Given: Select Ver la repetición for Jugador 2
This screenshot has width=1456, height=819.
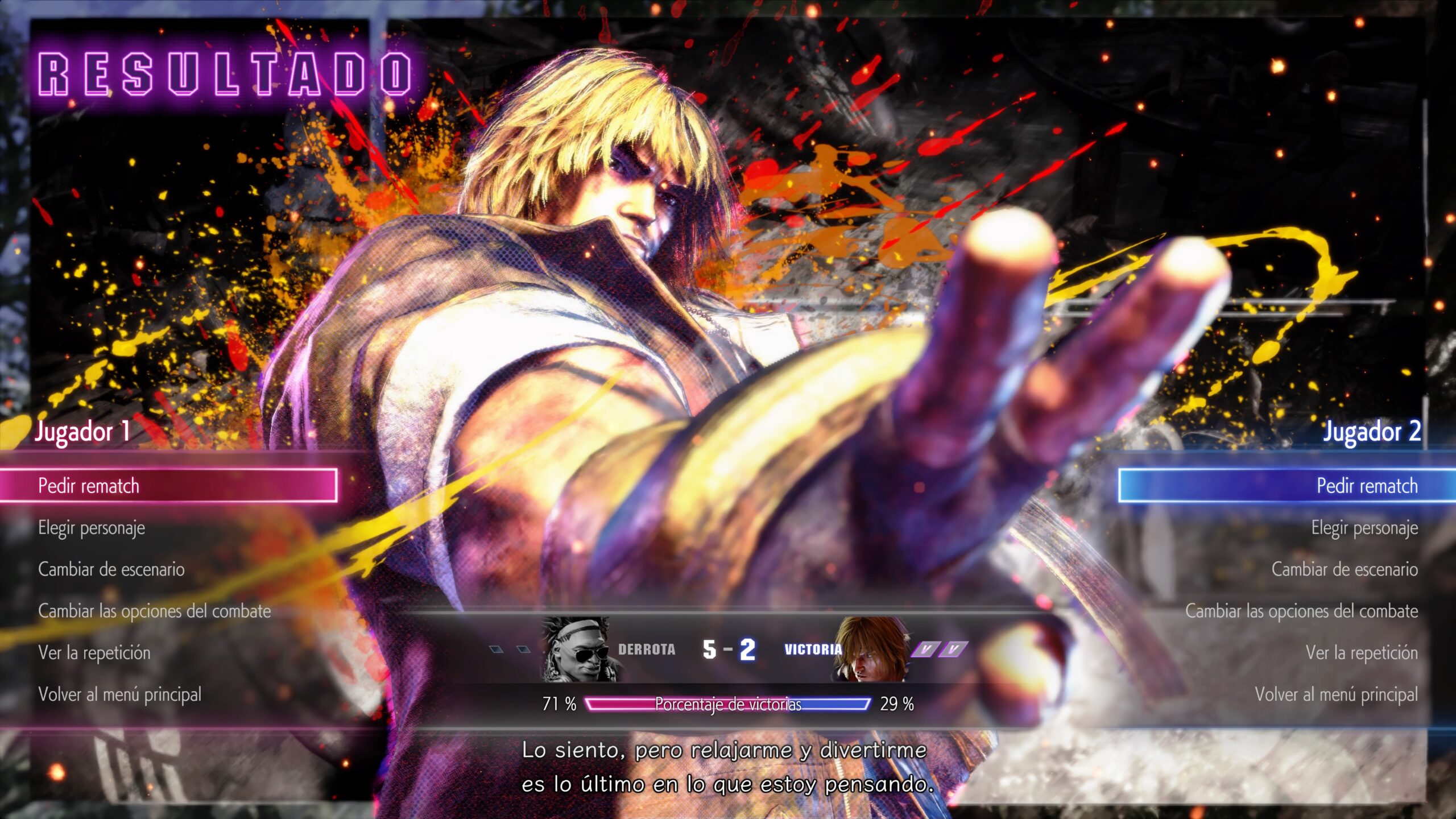Looking at the screenshot, I should [1362, 652].
